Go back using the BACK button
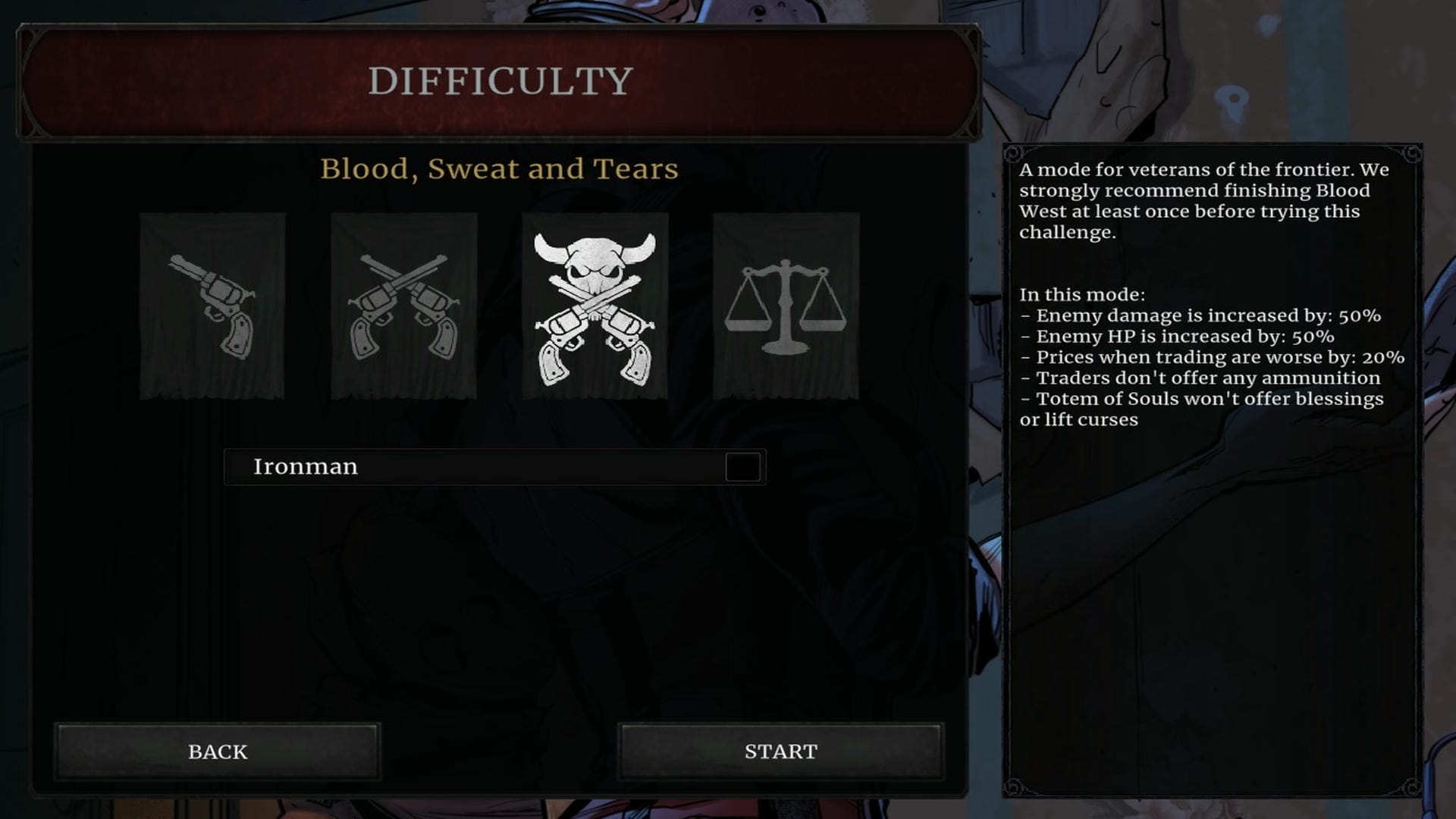The height and width of the screenshot is (819, 1456). point(218,752)
